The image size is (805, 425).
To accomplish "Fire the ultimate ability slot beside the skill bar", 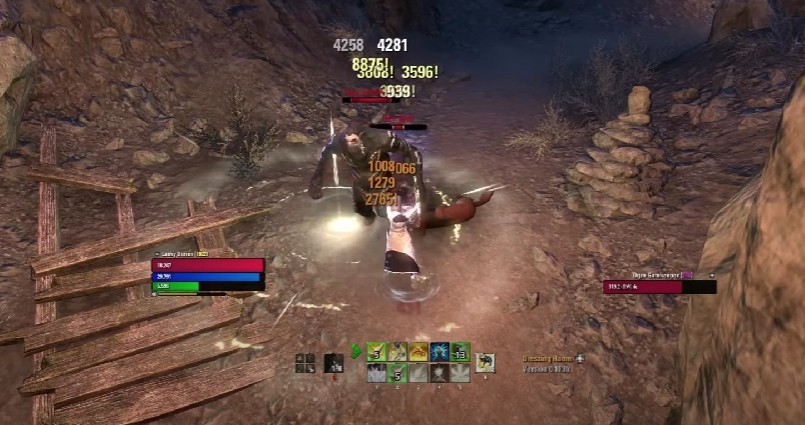I will [486, 362].
